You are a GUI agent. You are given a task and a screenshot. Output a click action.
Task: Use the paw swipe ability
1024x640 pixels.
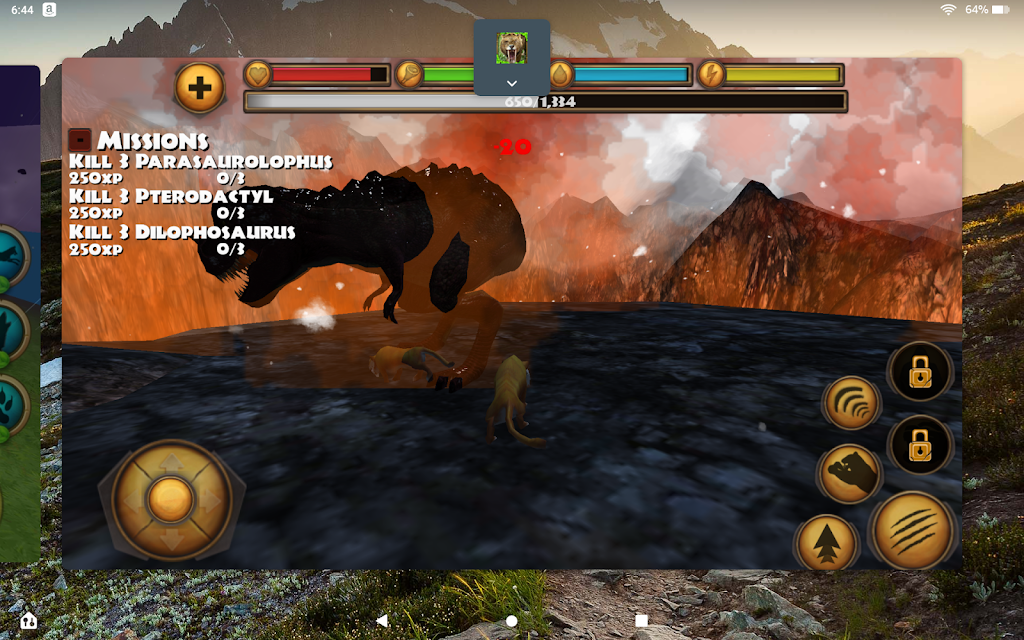(x=849, y=473)
